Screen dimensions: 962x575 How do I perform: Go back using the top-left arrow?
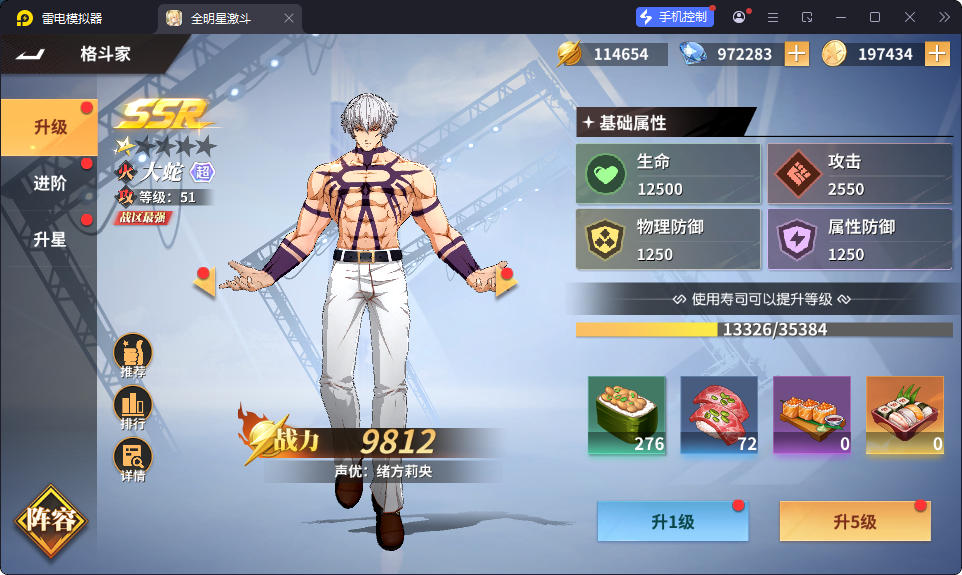30,54
